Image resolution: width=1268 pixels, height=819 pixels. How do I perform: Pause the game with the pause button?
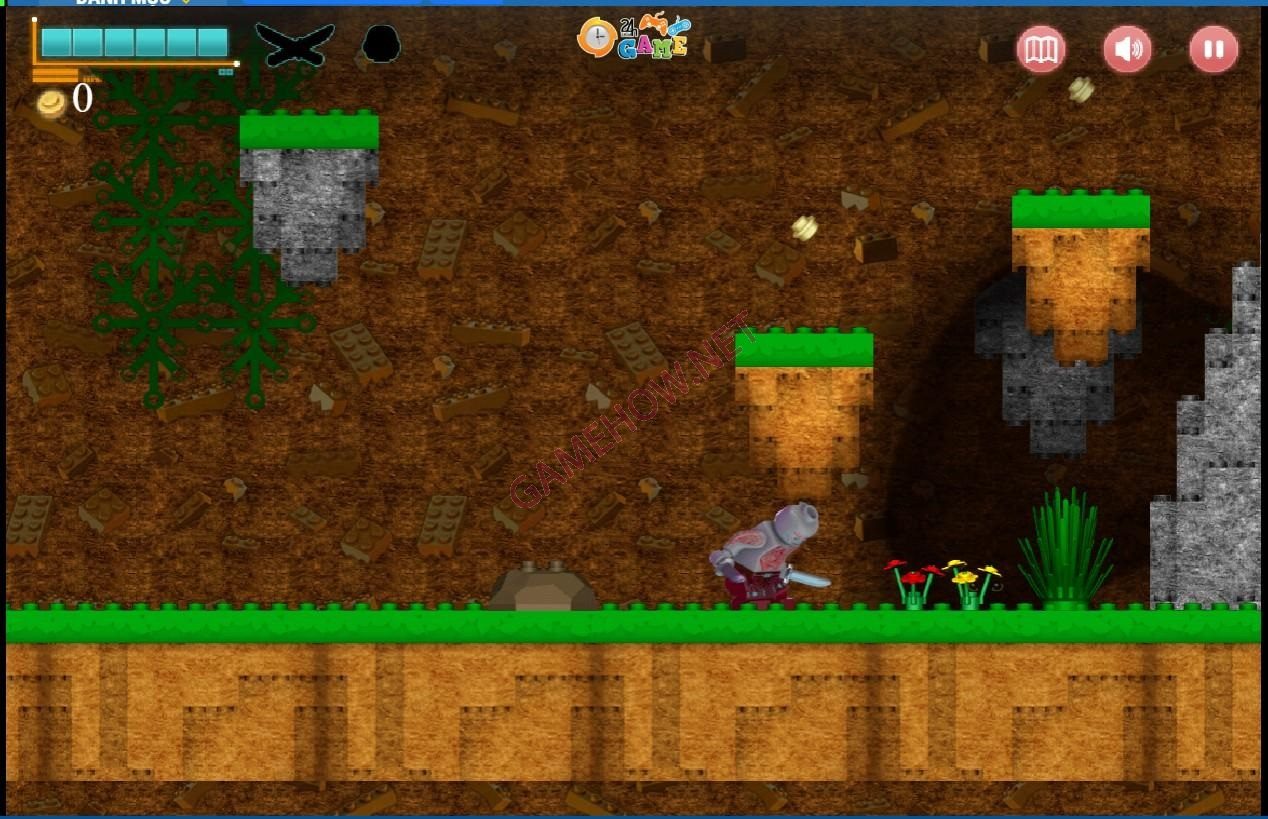tap(1213, 49)
